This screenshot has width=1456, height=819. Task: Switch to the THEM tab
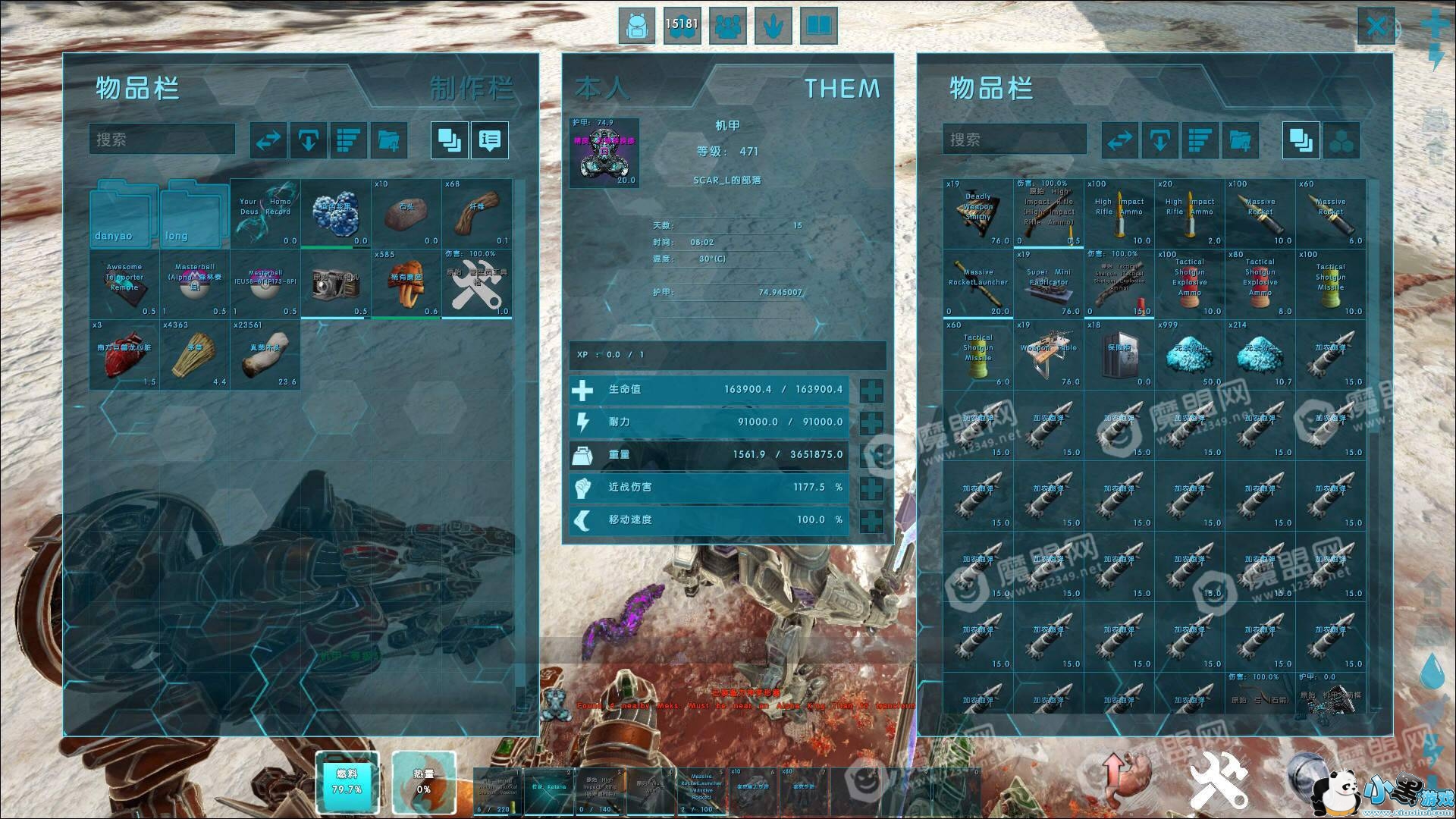pyautogui.click(x=842, y=89)
